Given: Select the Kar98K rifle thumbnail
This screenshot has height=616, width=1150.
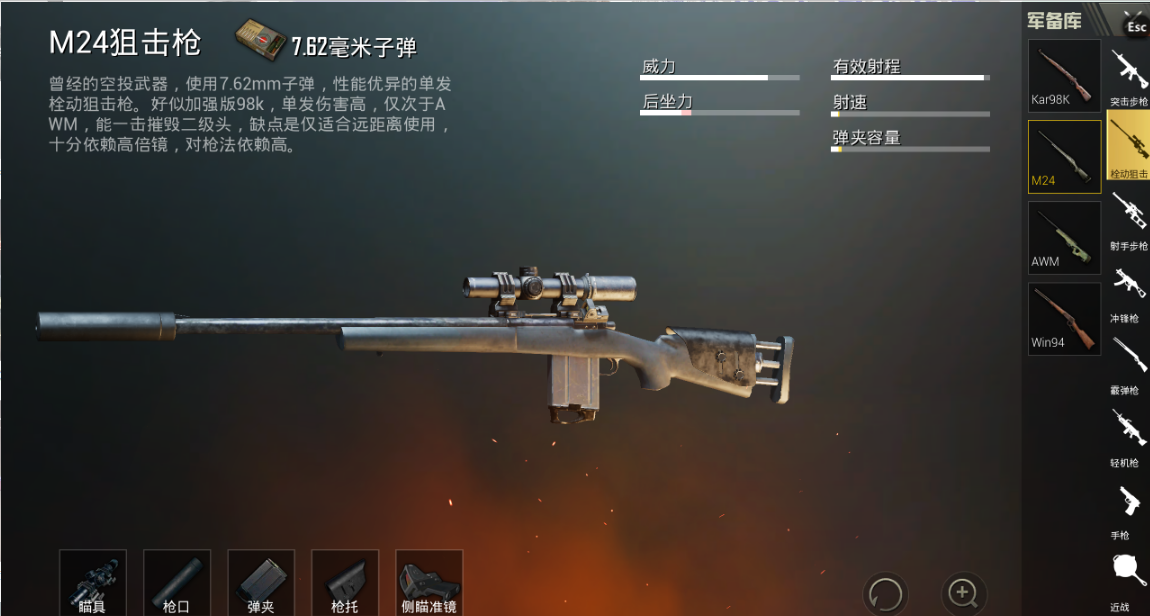Looking at the screenshot, I should (1064, 75).
